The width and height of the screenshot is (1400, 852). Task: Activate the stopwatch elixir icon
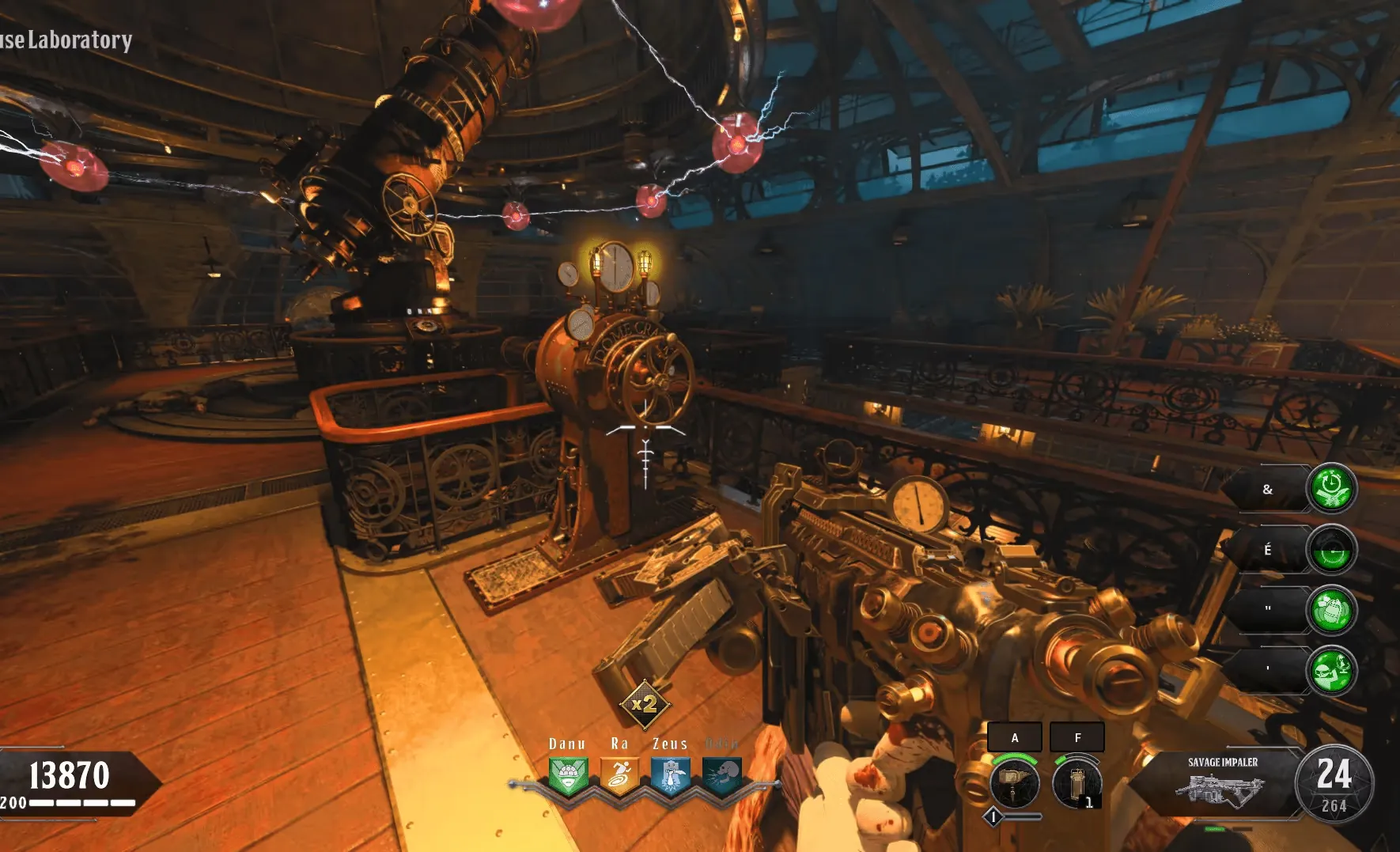[x=1332, y=488]
